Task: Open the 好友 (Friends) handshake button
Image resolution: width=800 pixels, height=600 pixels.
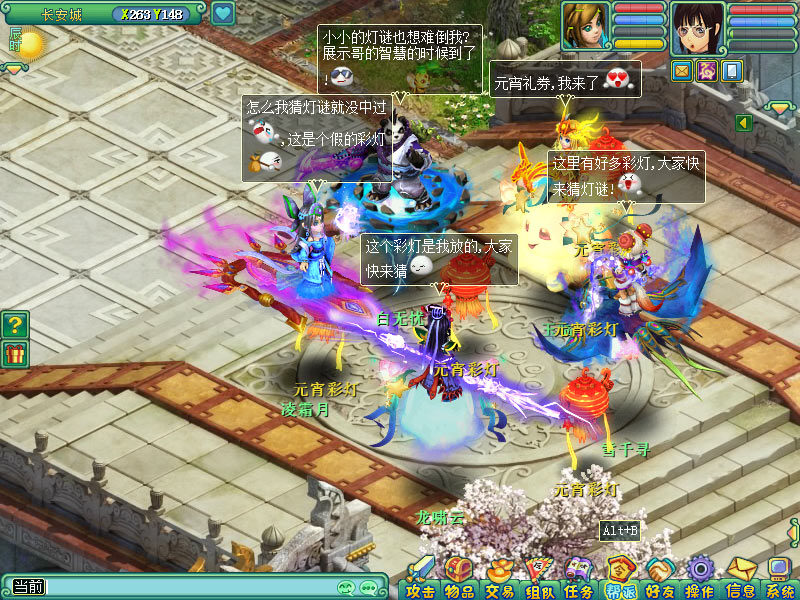Action: click(x=659, y=576)
